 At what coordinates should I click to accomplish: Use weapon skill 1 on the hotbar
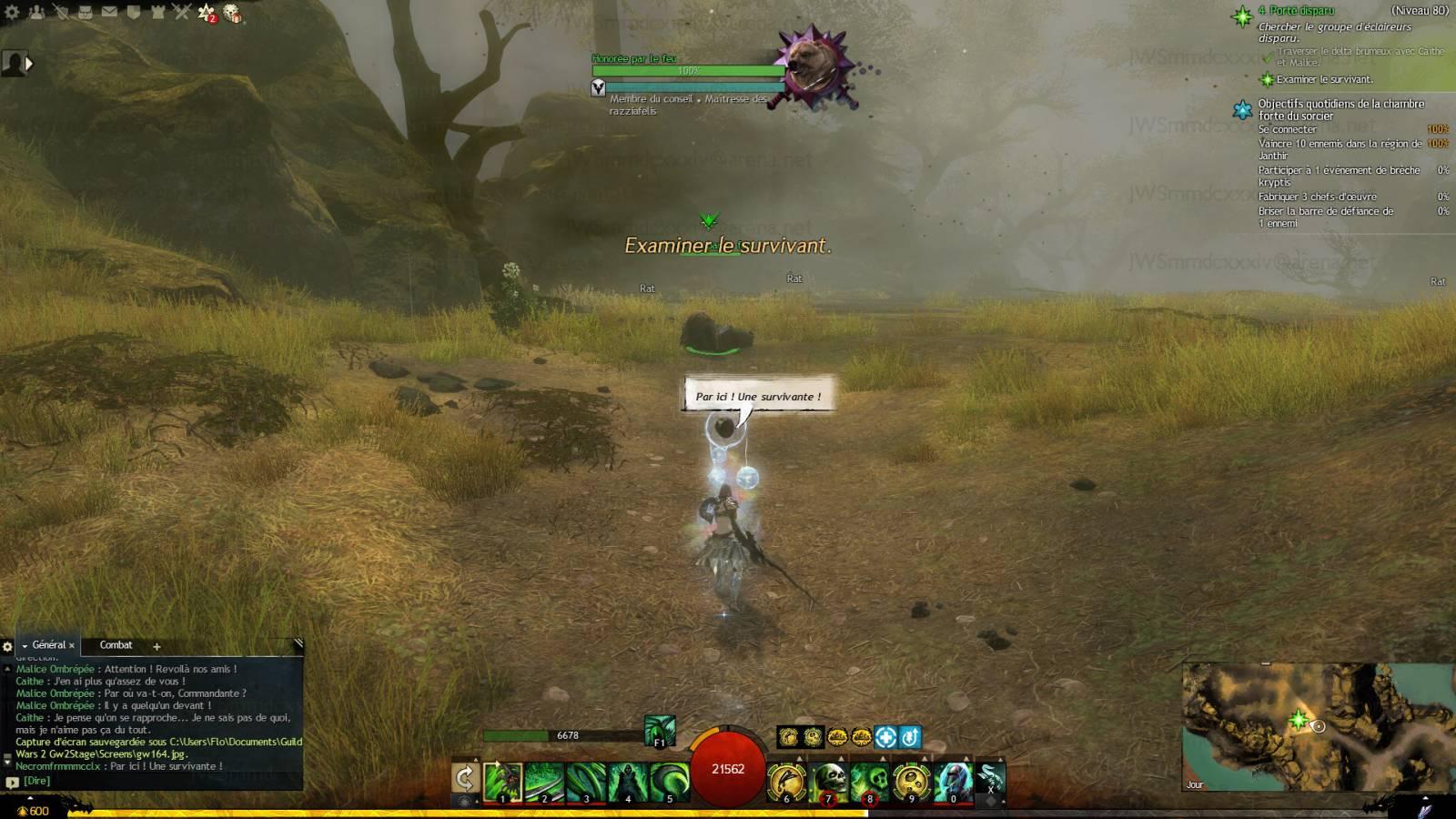click(x=502, y=782)
